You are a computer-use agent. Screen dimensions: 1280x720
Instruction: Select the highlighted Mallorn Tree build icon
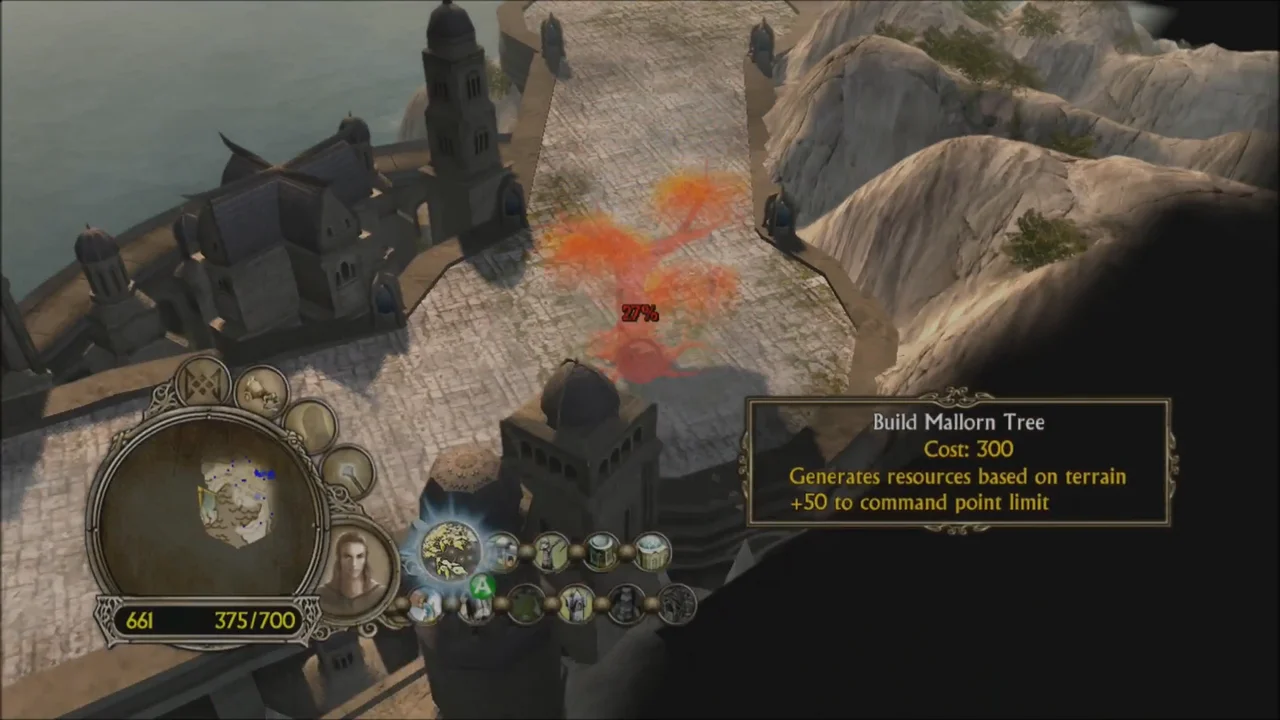(449, 551)
